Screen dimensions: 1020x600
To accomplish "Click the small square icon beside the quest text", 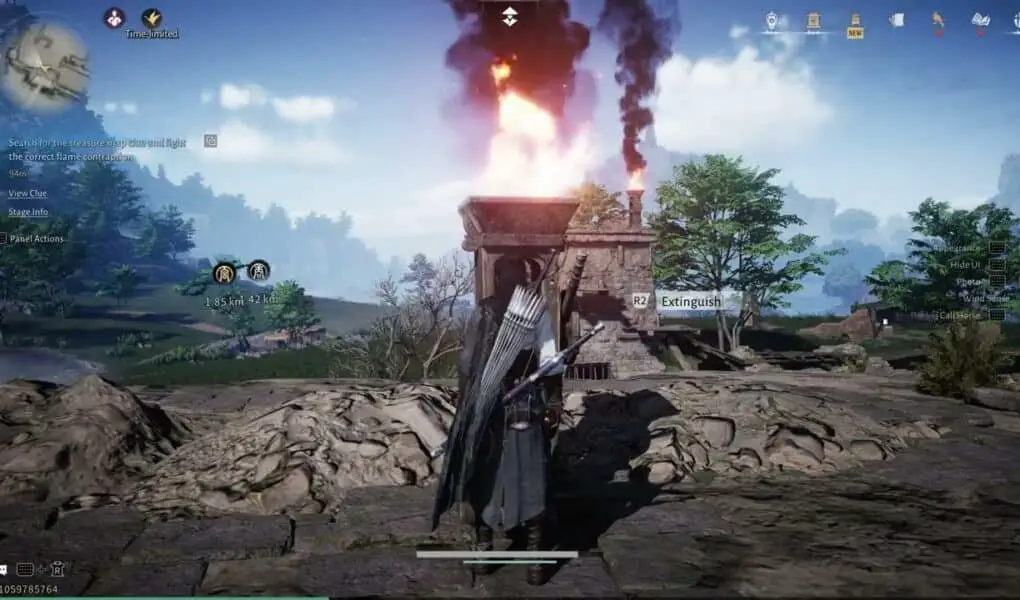I will [210, 141].
